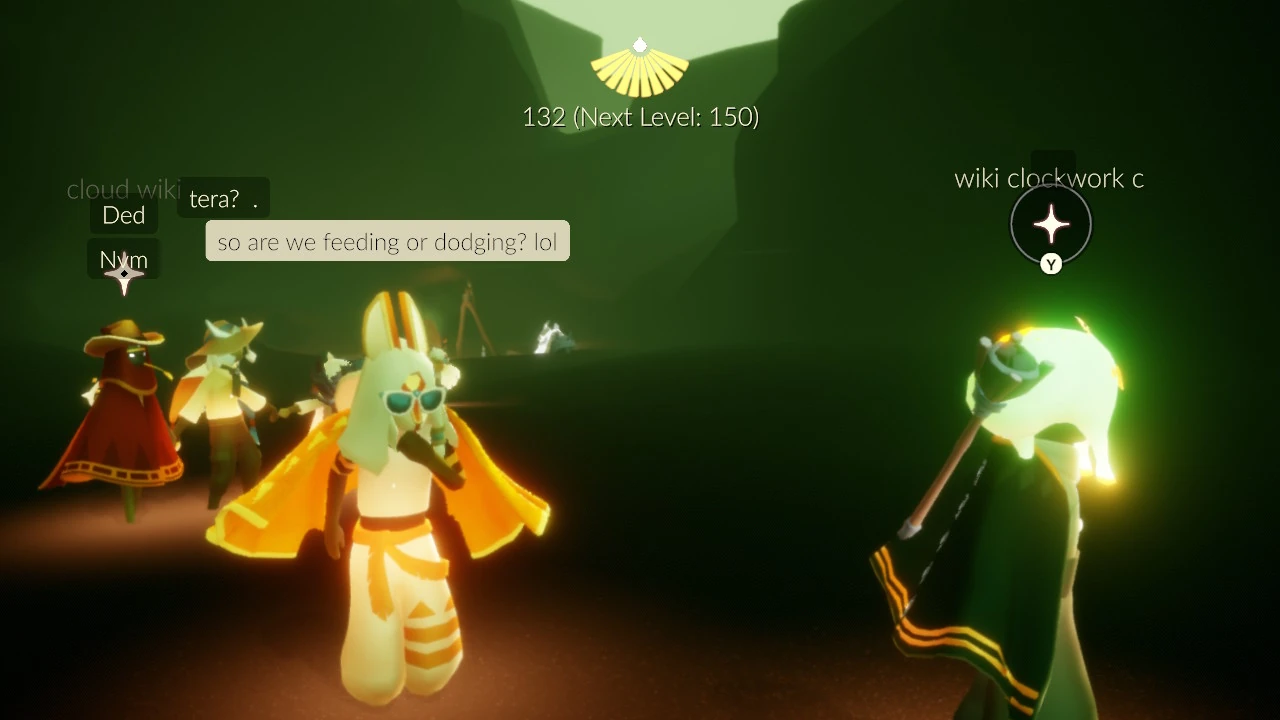Image resolution: width=1280 pixels, height=720 pixels.
Task: Click the 132 candle count text
Action: point(545,117)
